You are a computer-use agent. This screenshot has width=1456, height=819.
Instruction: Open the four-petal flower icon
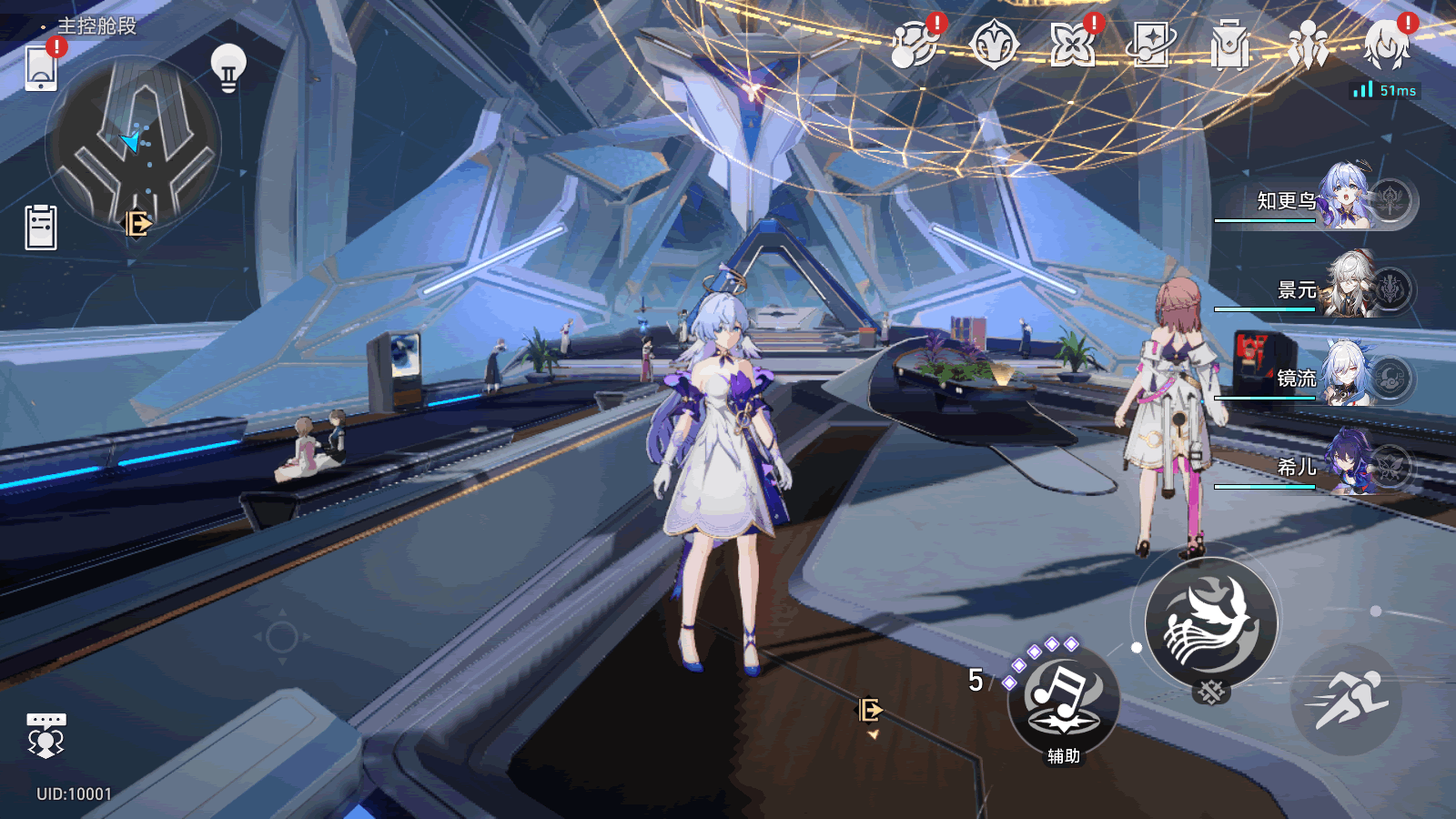tap(1072, 45)
